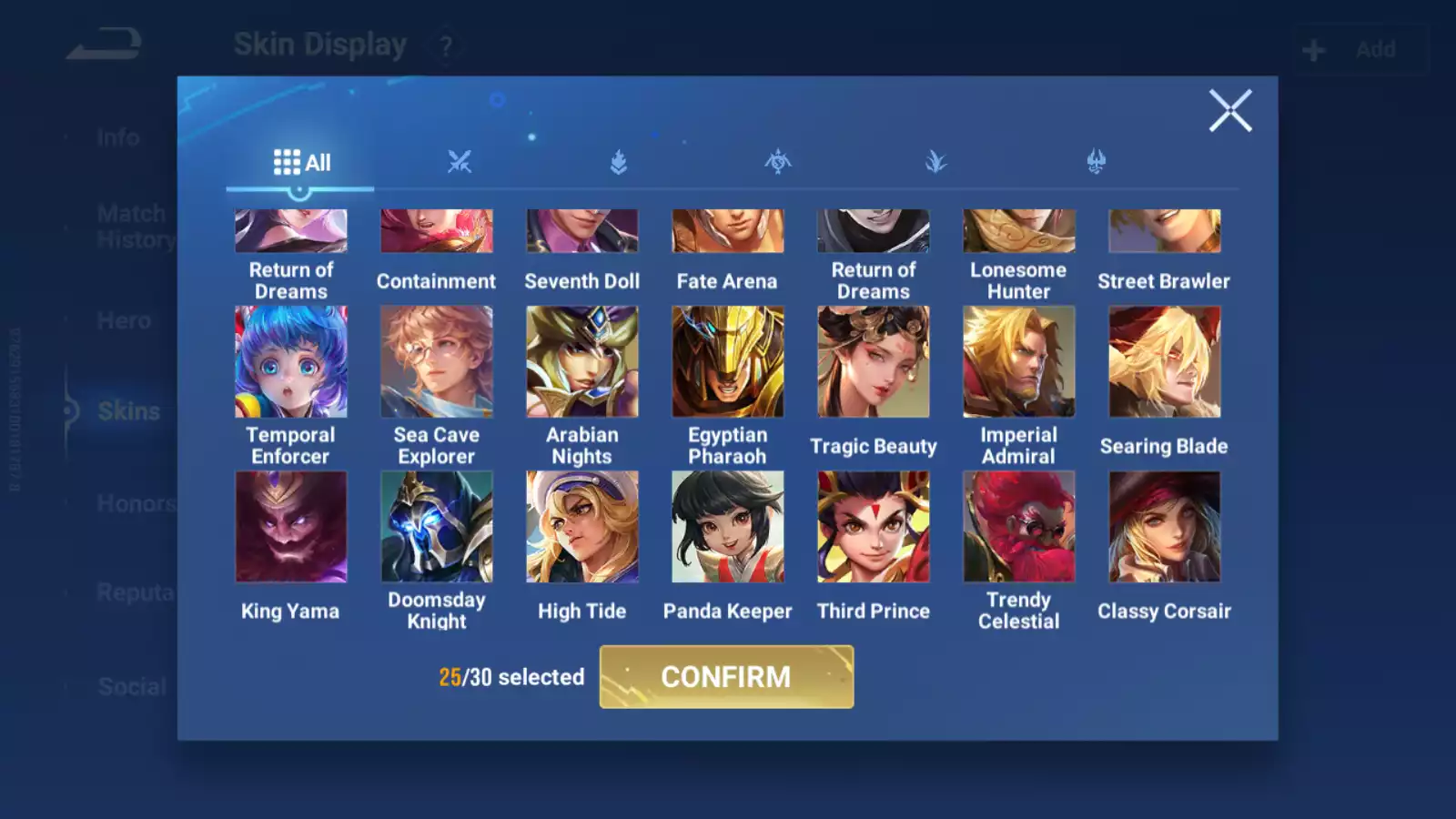Viewport: 1456px width, 819px height.
Task: Select the Temporal Enforcer skin
Action: [x=291, y=362]
